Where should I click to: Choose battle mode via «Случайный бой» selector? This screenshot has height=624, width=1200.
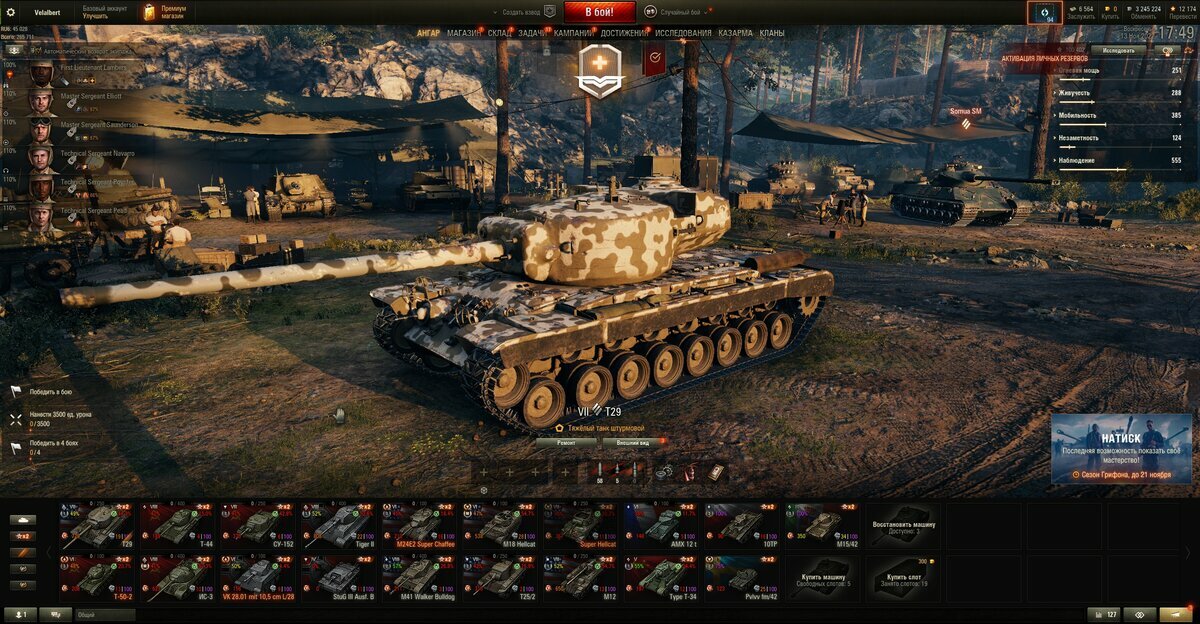(682, 12)
